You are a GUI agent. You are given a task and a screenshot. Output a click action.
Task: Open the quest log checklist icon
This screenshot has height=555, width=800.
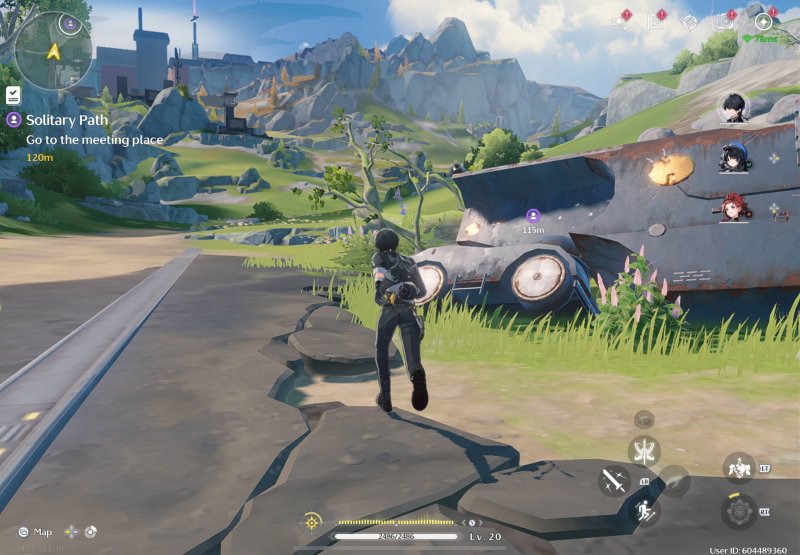[13, 95]
